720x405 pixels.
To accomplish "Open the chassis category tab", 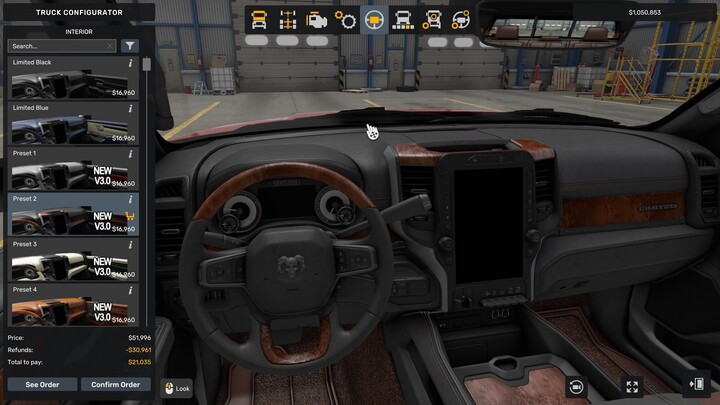I will (x=288, y=19).
